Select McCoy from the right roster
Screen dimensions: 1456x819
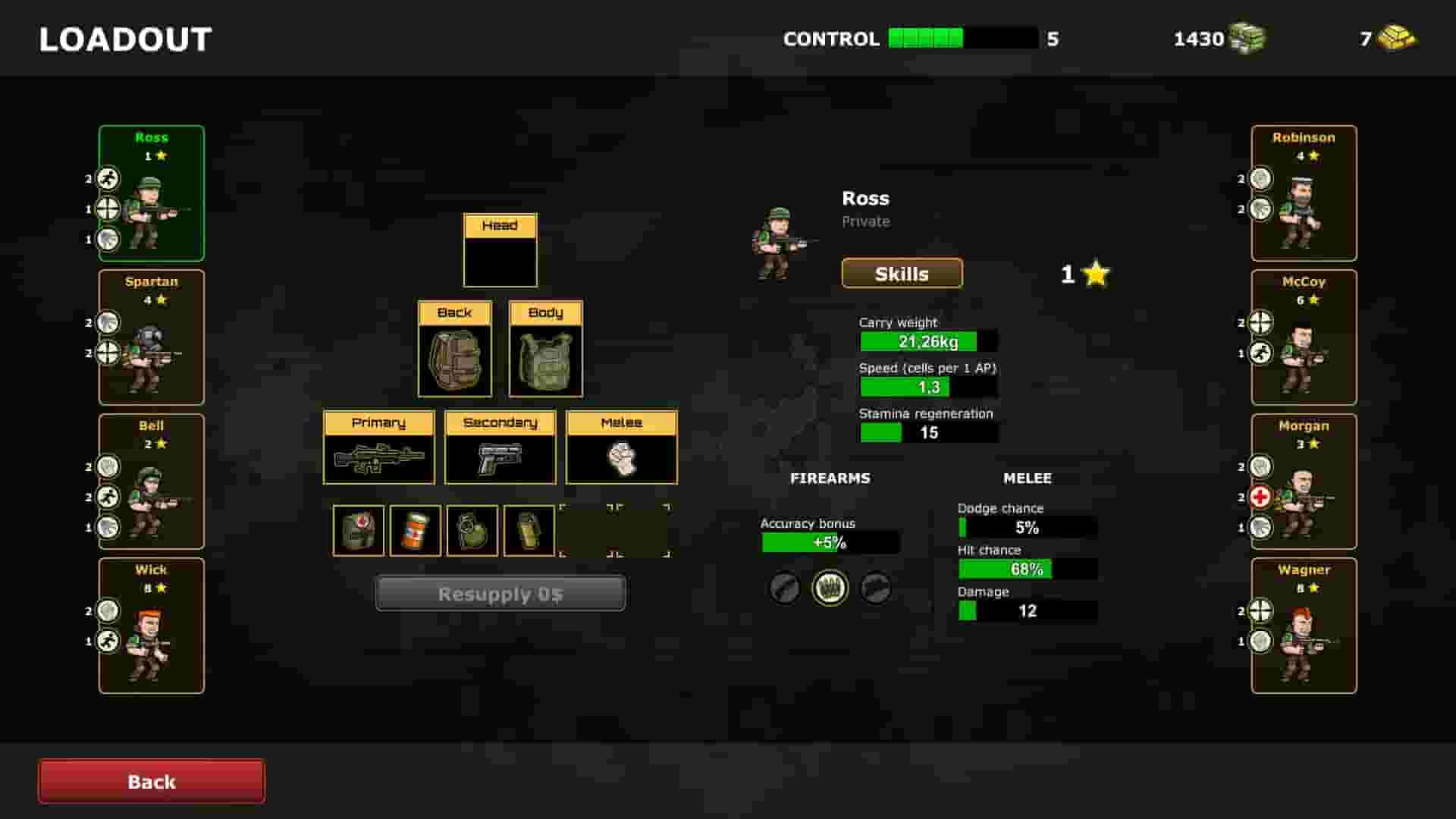pyautogui.click(x=1304, y=336)
